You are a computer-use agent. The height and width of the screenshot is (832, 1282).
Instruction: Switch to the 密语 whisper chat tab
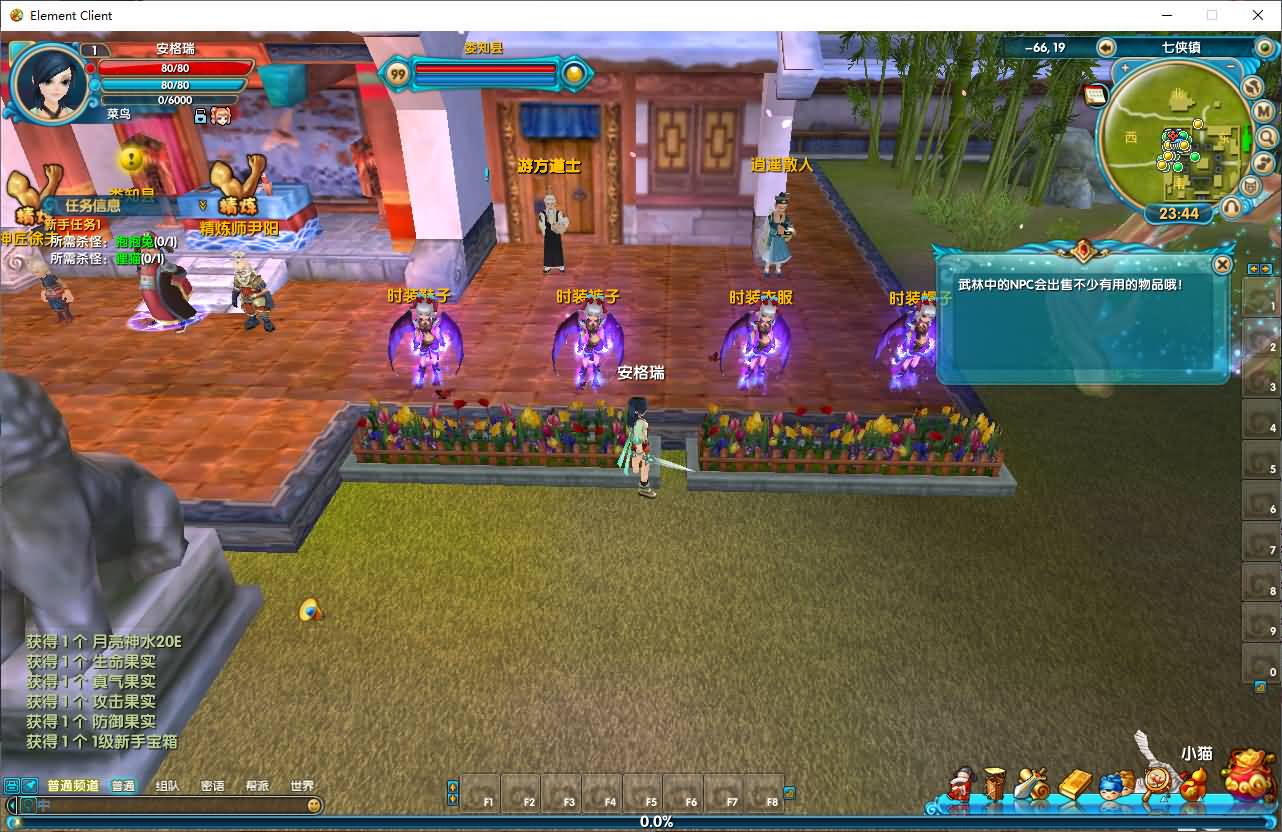pyautogui.click(x=212, y=786)
